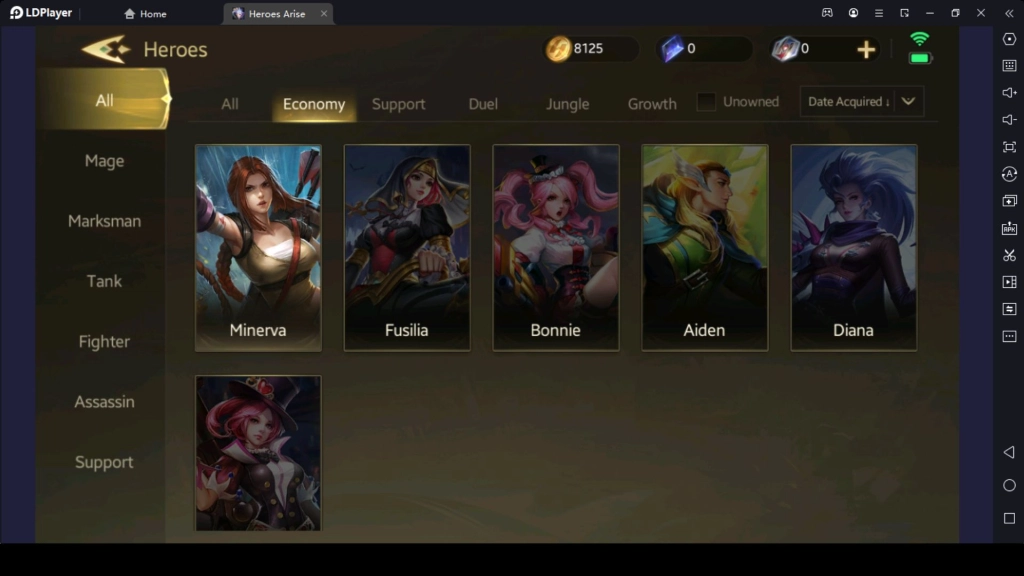
Task: Filter heroes by Support class
Action: point(104,462)
